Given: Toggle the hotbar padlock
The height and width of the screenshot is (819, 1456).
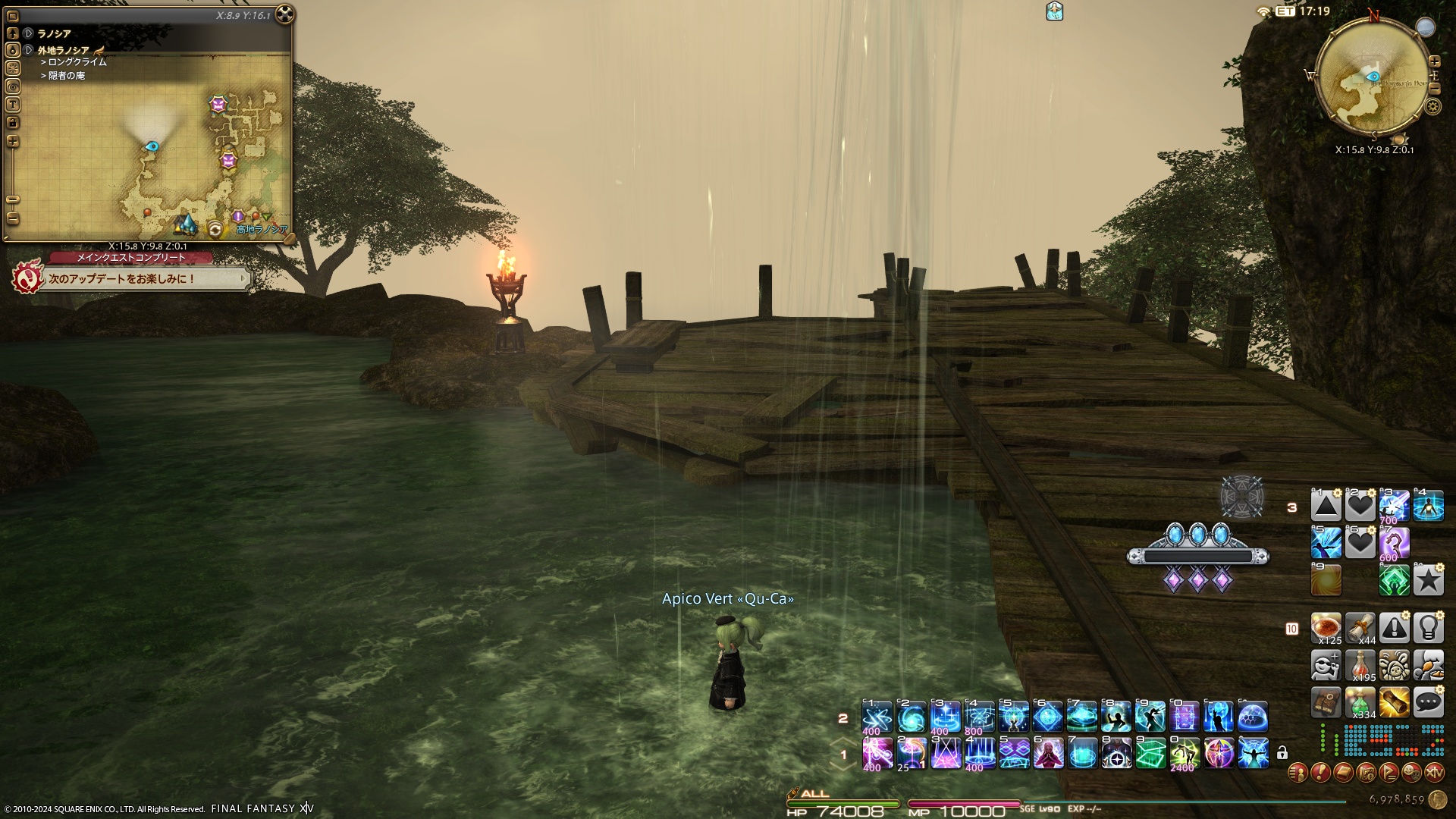Looking at the screenshot, I should [x=1282, y=753].
